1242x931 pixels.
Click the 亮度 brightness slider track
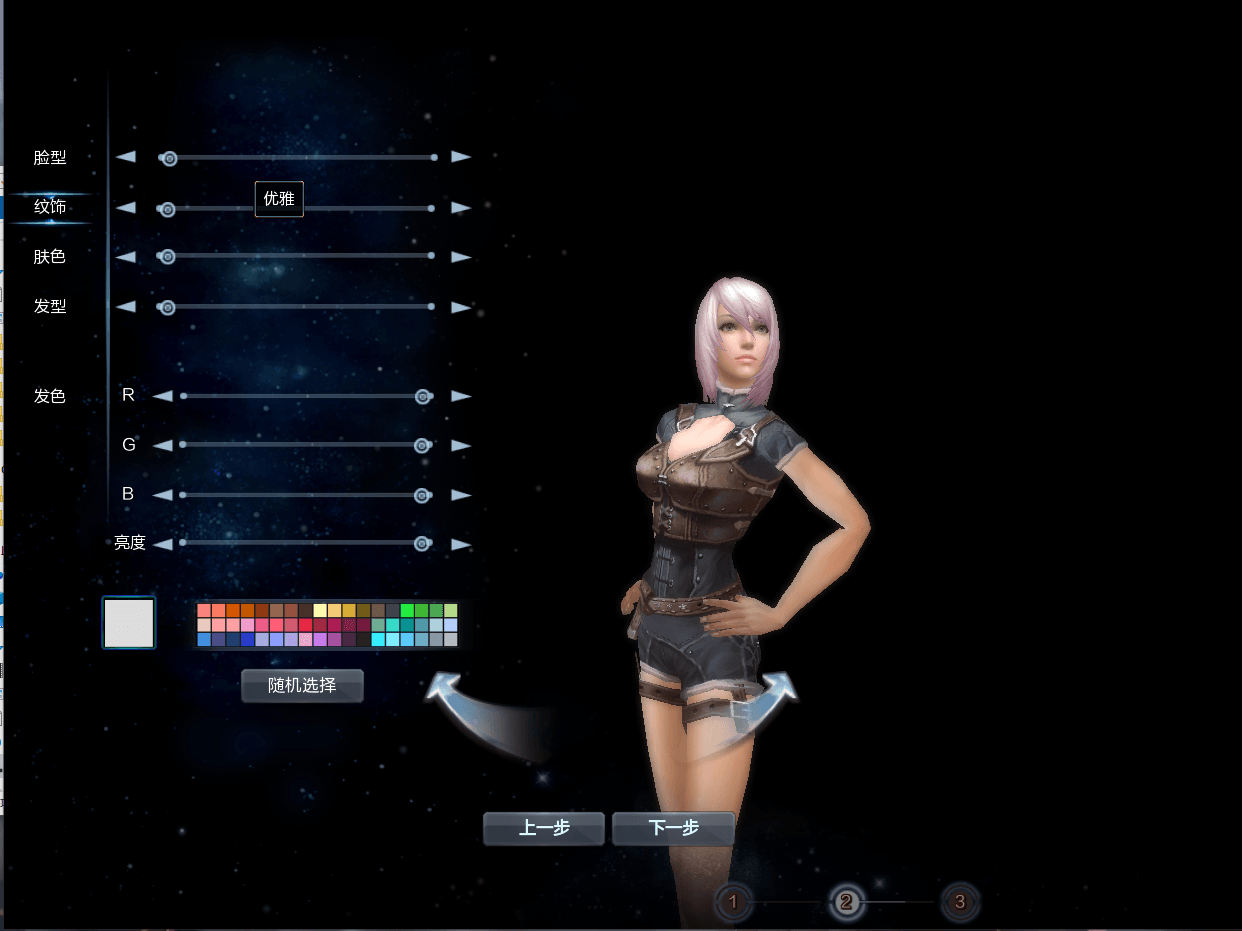(x=300, y=543)
